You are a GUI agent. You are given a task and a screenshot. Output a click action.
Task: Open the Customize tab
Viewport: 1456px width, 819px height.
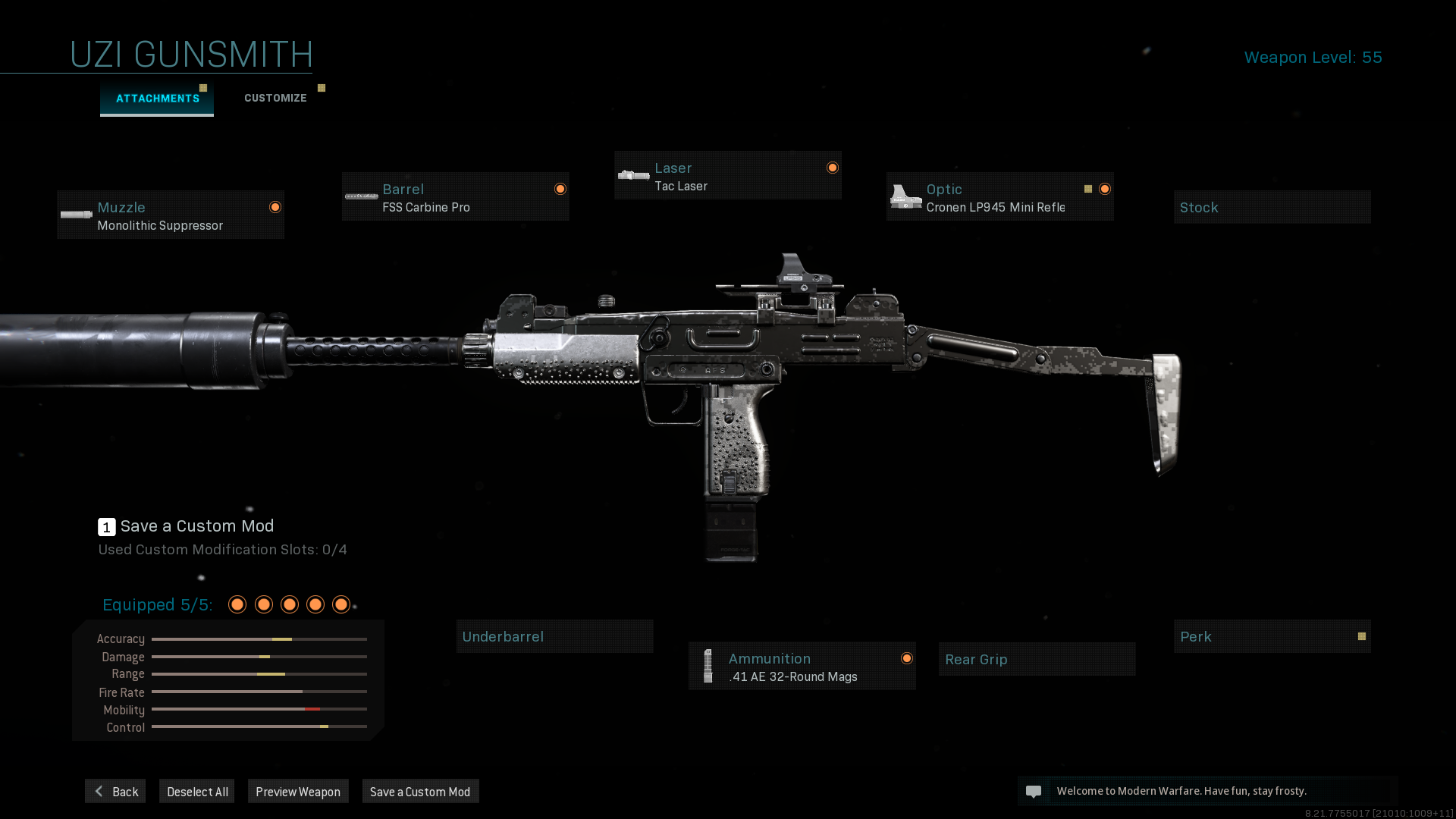click(x=275, y=99)
